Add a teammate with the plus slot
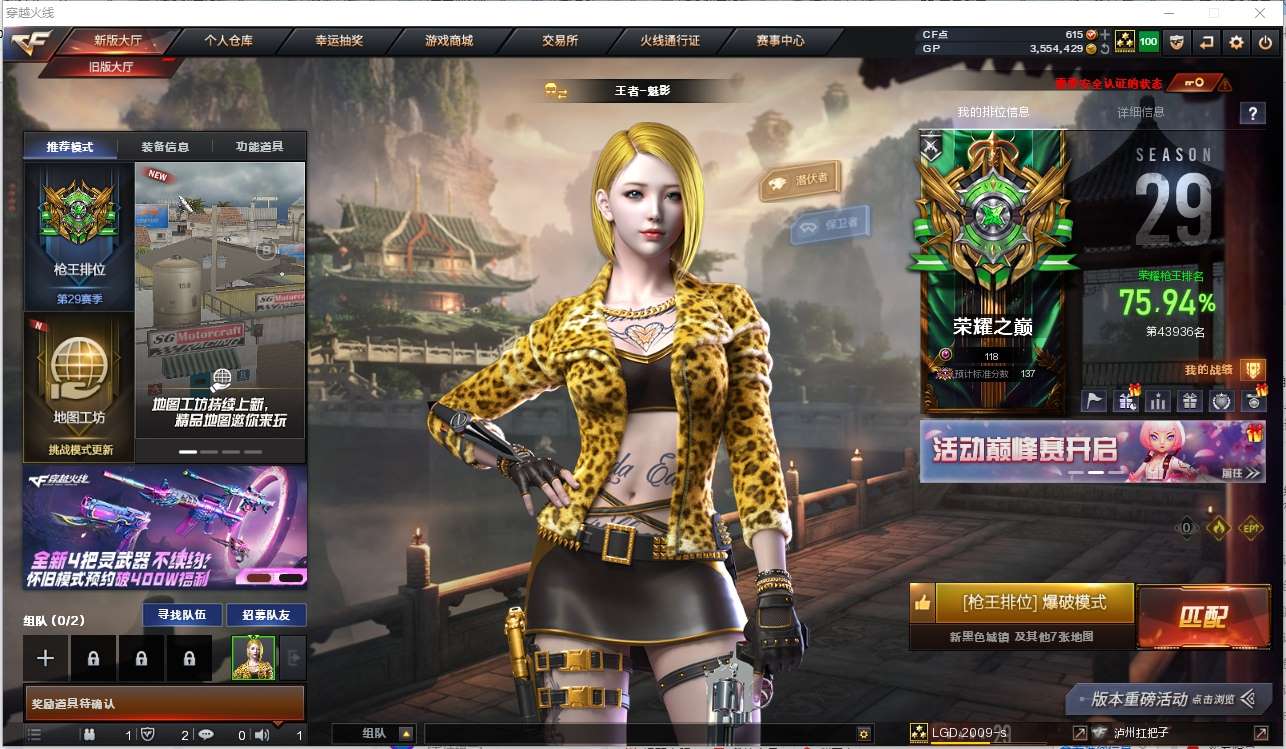1286x749 pixels. pyautogui.click(x=46, y=658)
